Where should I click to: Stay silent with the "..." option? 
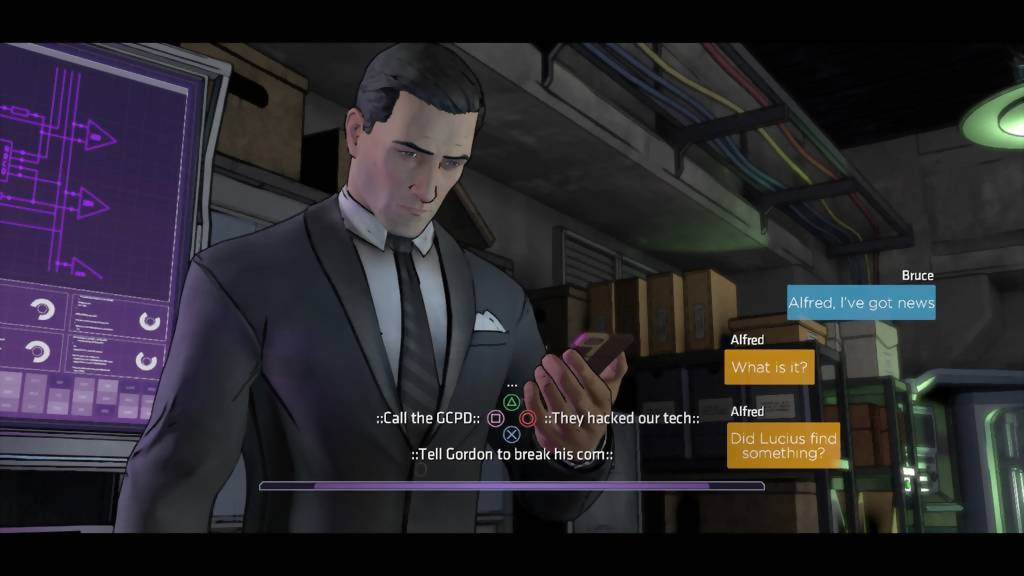point(512,384)
